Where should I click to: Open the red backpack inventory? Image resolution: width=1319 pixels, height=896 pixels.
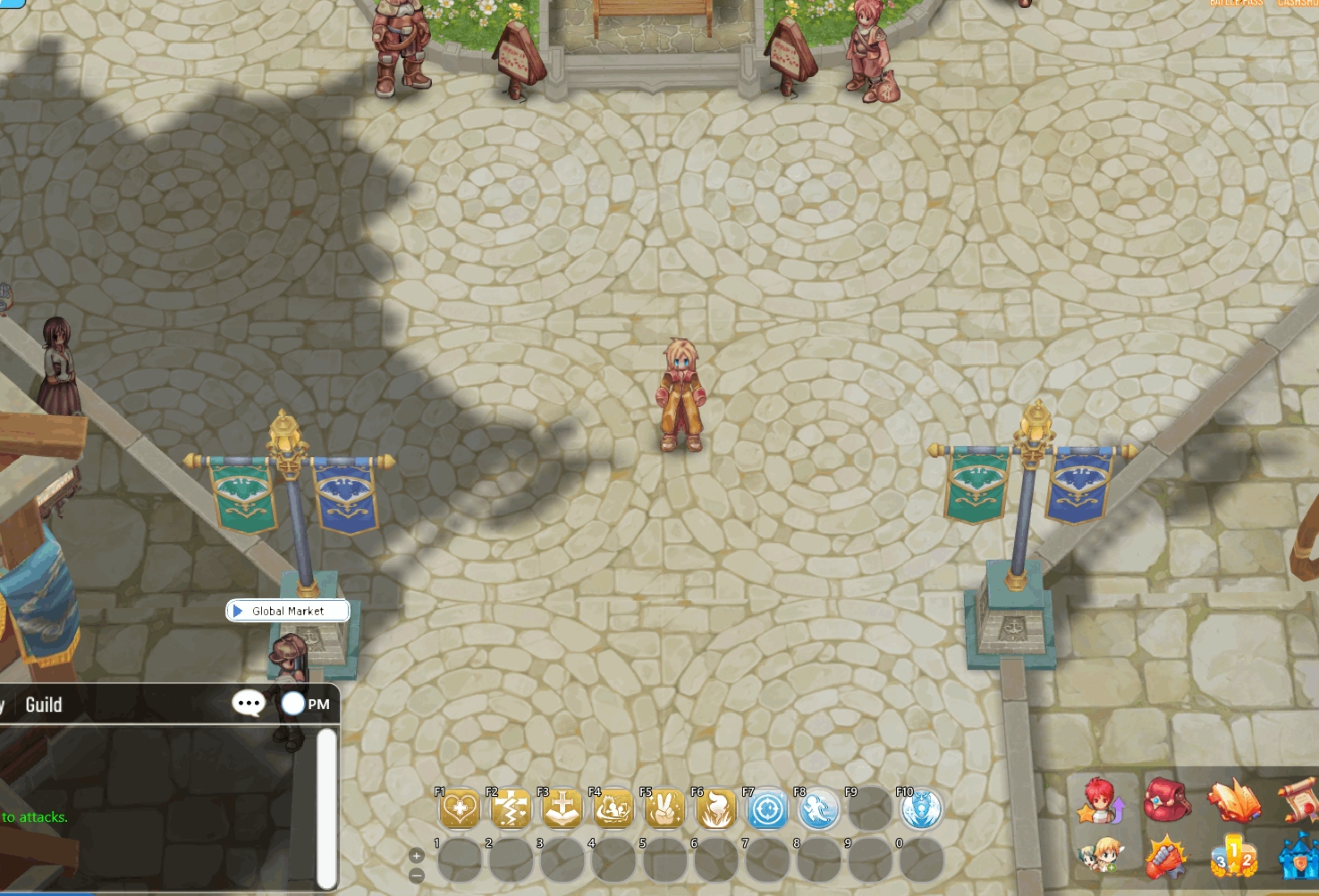(1166, 799)
